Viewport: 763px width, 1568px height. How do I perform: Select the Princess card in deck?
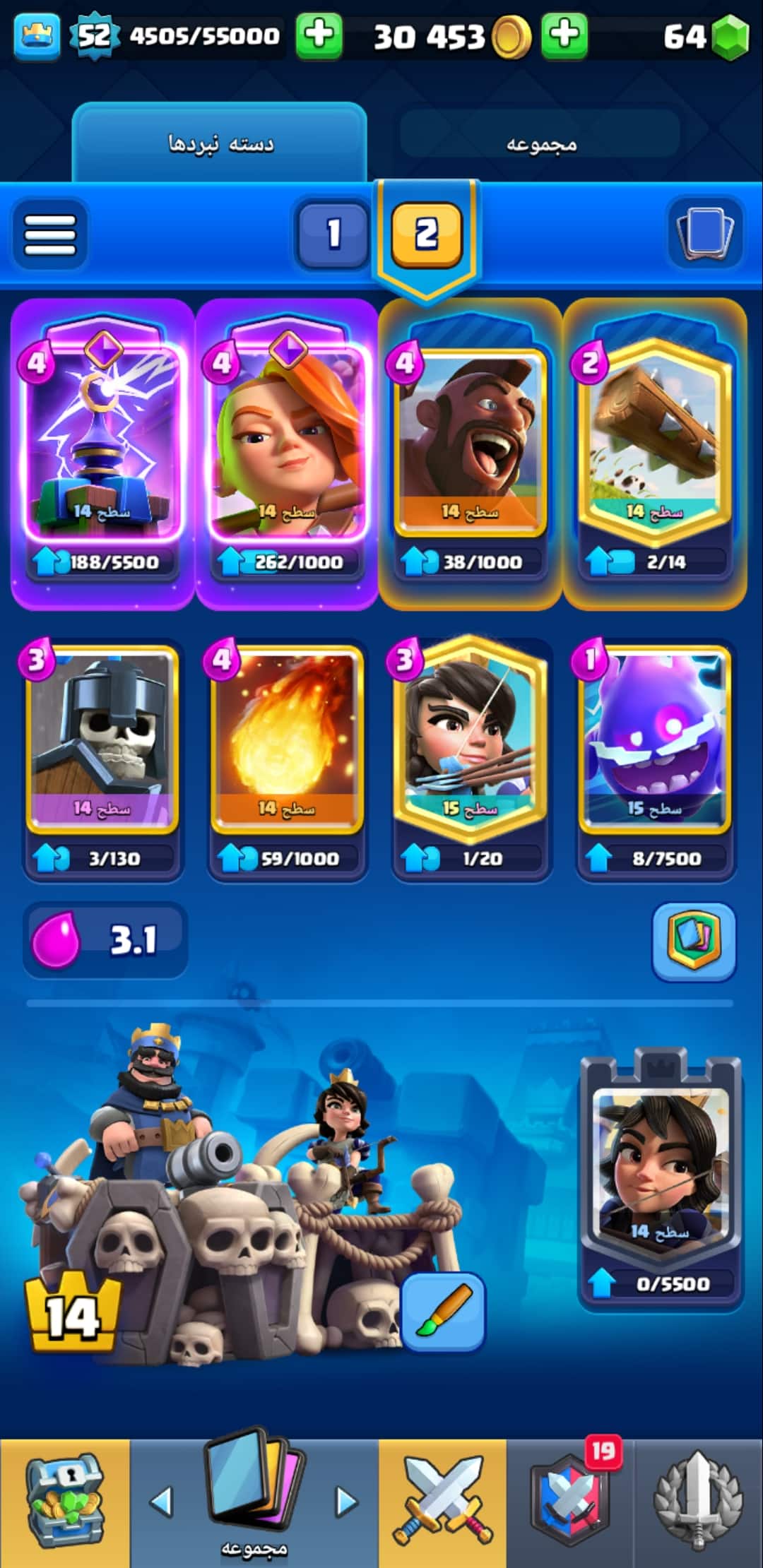(470, 738)
